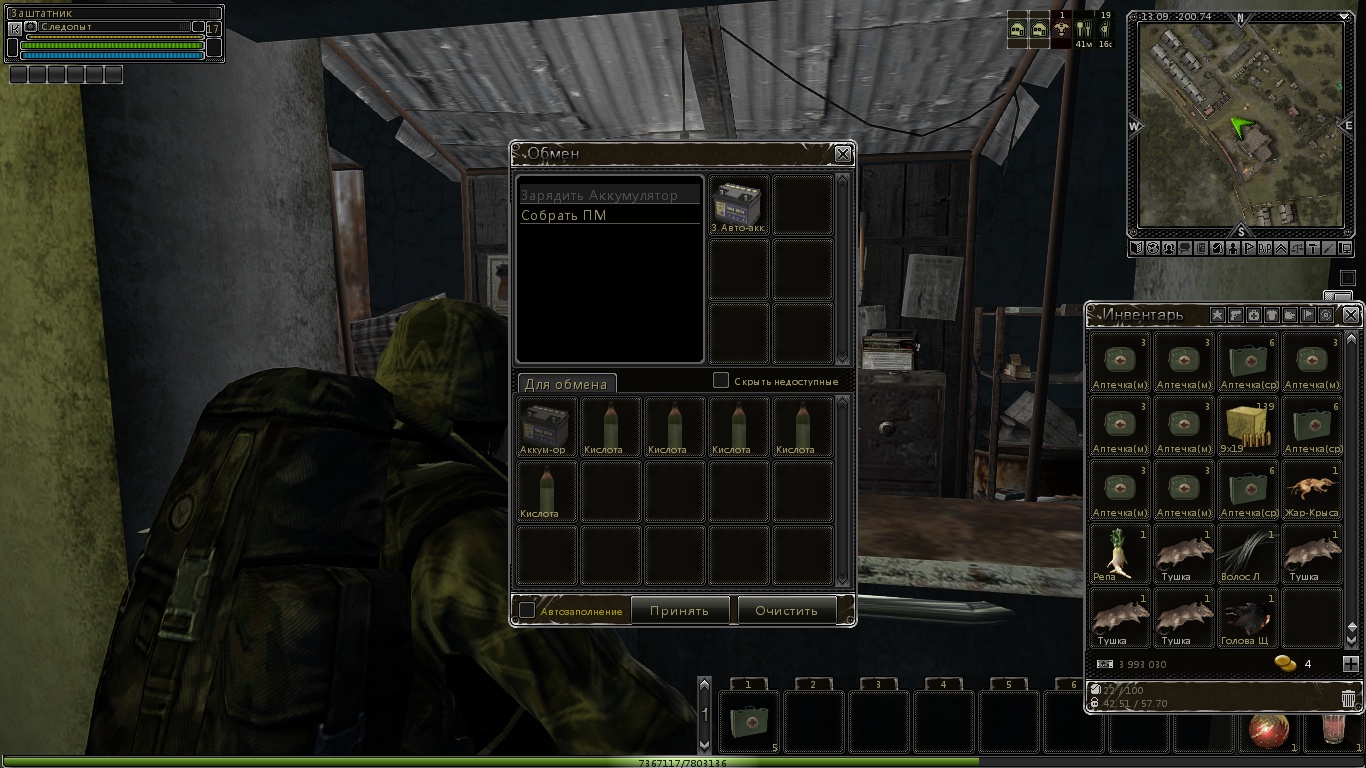Choose the Собрать ПМ recipe
The width and height of the screenshot is (1366, 768).
[564, 215]
